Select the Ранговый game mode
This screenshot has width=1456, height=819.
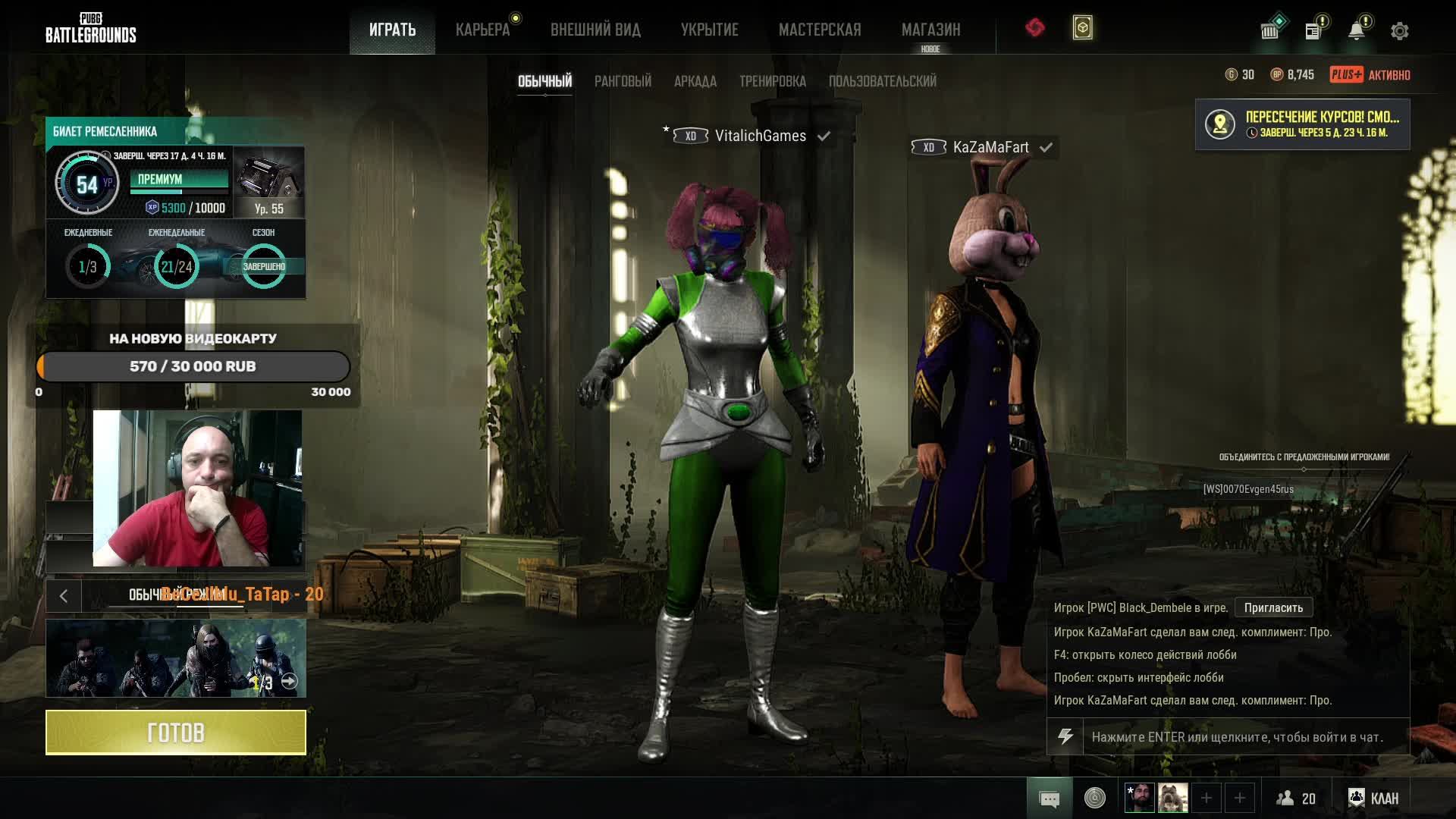(x=623, y=81)
